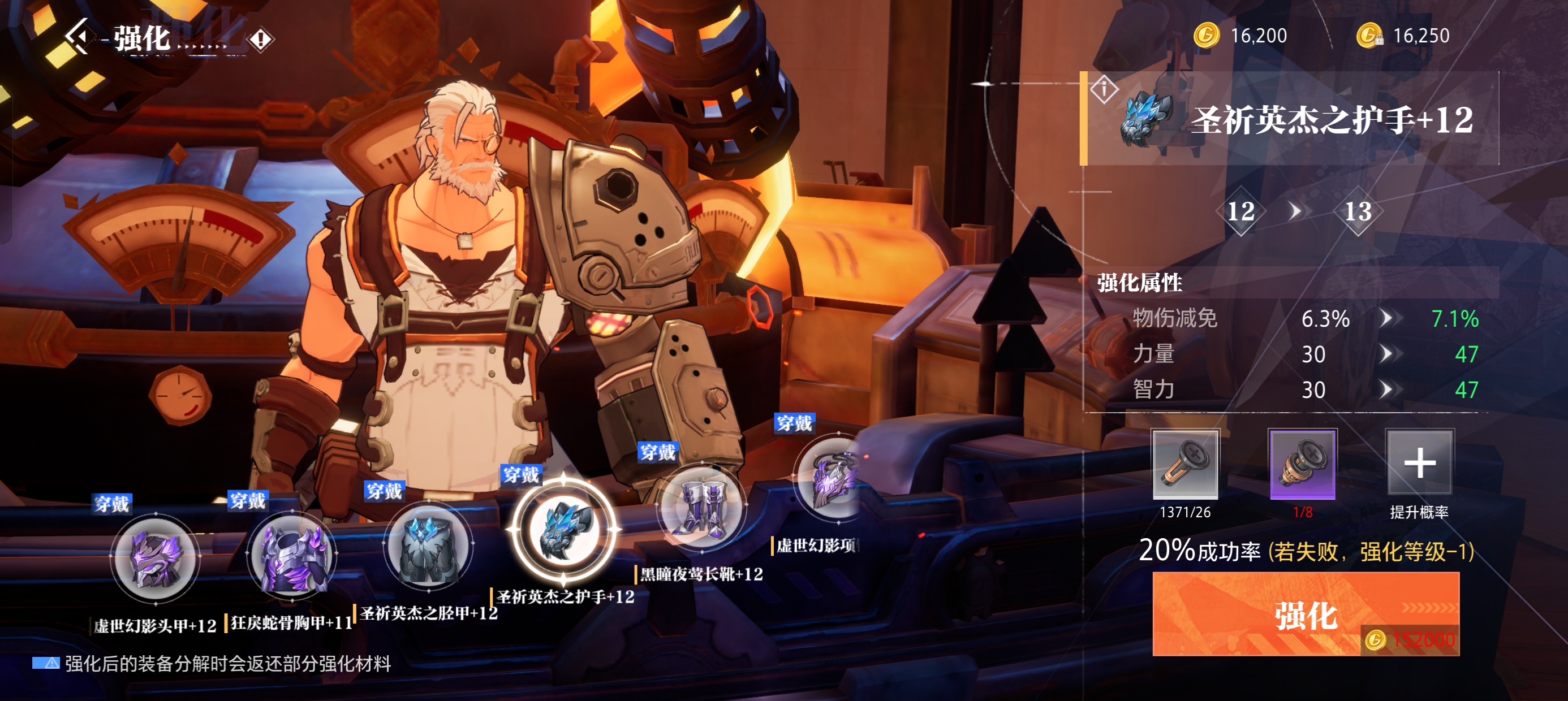Choose the 狂戾蛇骨胸甲+11 chest armor slot
1568x701 pixels.
click(x=291, y=554)
